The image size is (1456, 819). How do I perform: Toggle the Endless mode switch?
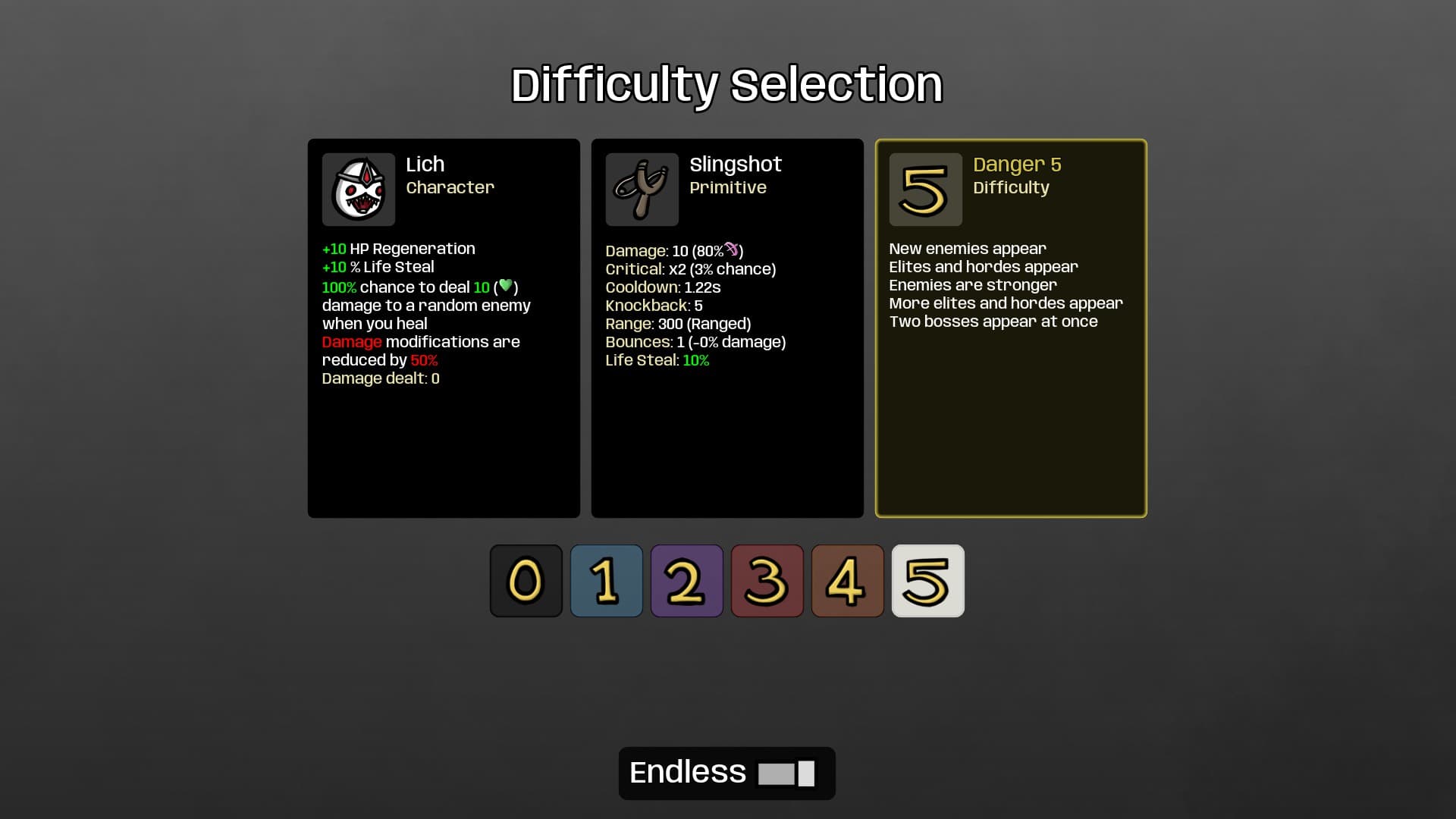(786, 773)
